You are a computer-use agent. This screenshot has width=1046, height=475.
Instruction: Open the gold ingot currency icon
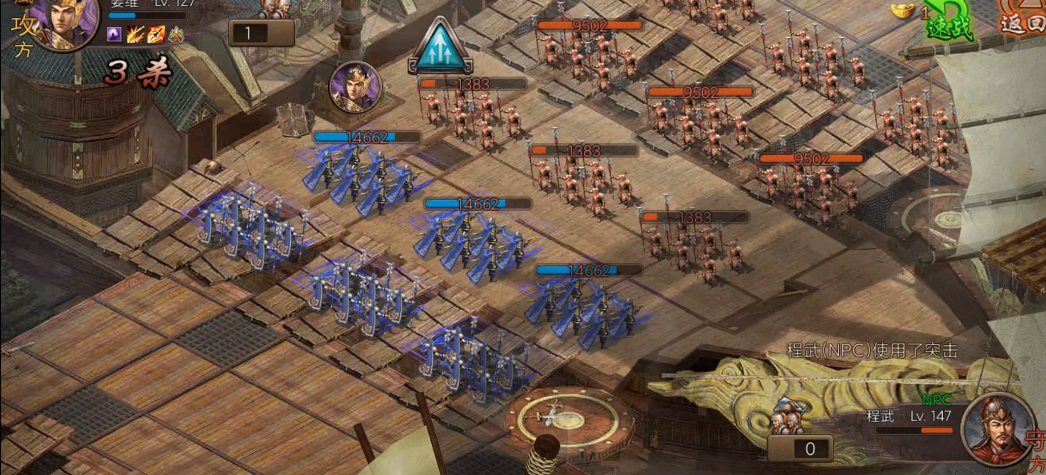(903, 10)
